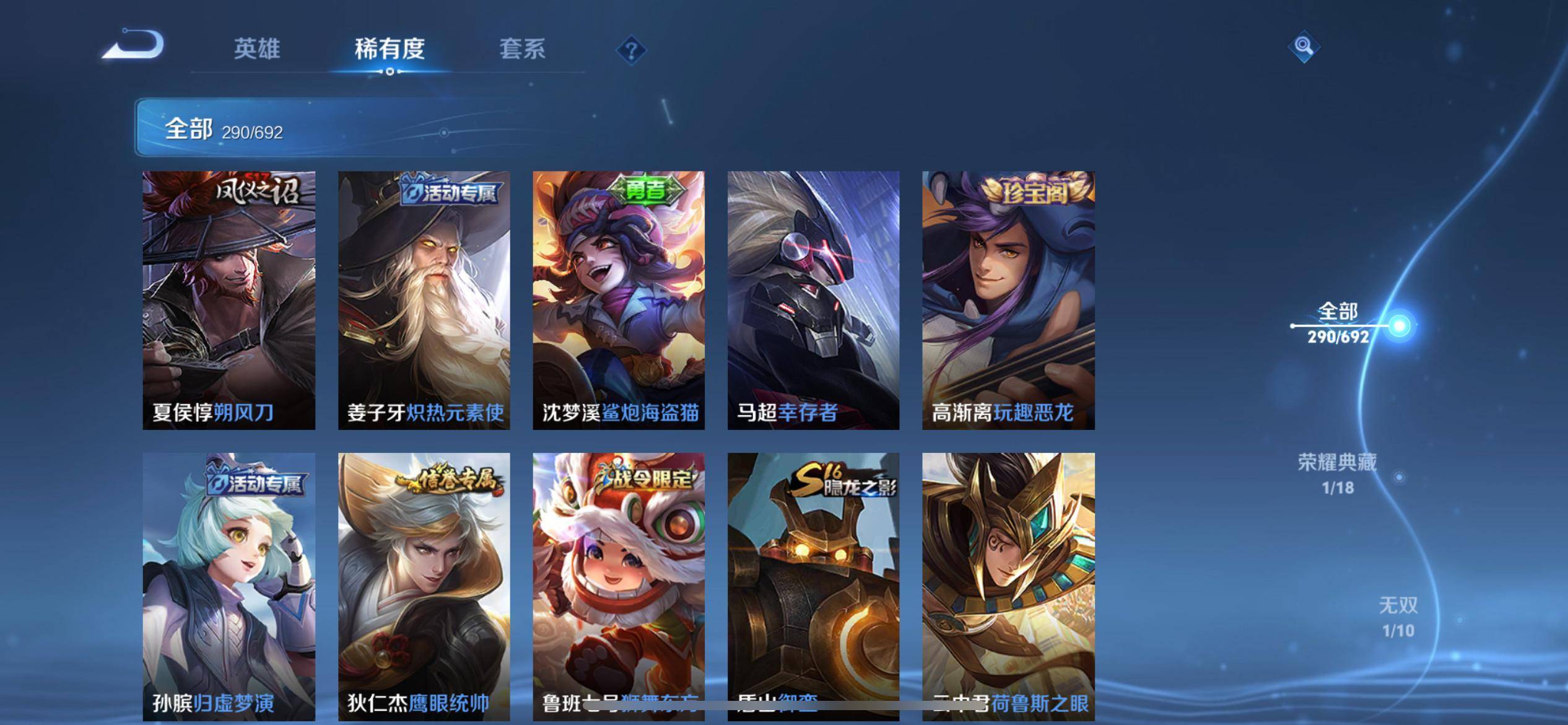Viewport: 1568px width, 725px height.
Task: Select the S16 隐龙之影 skin card
Action: coord(813,586)
